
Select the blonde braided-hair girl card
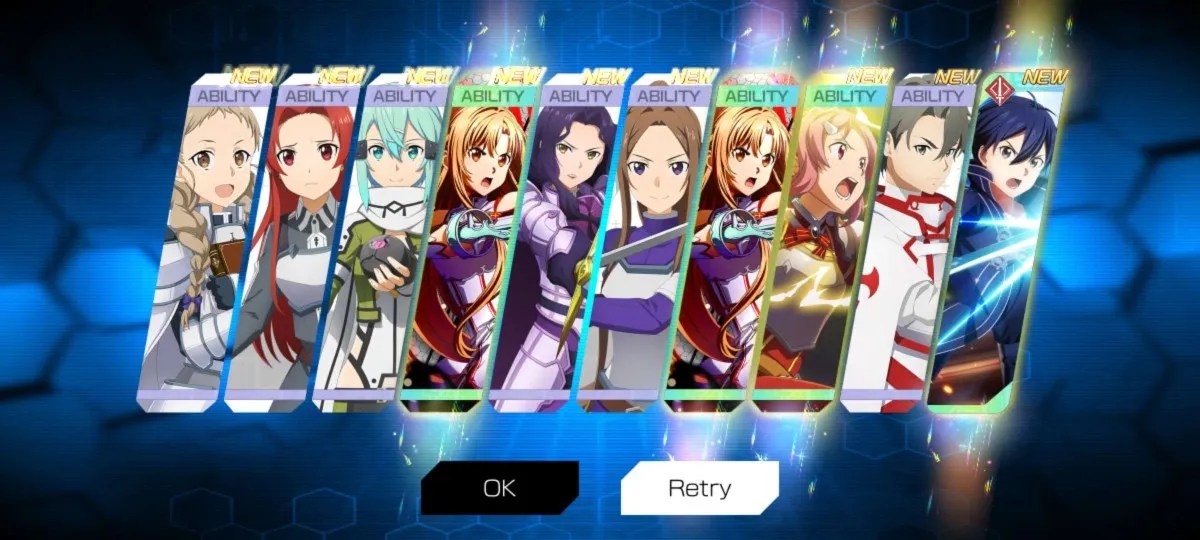click(207, 250)
